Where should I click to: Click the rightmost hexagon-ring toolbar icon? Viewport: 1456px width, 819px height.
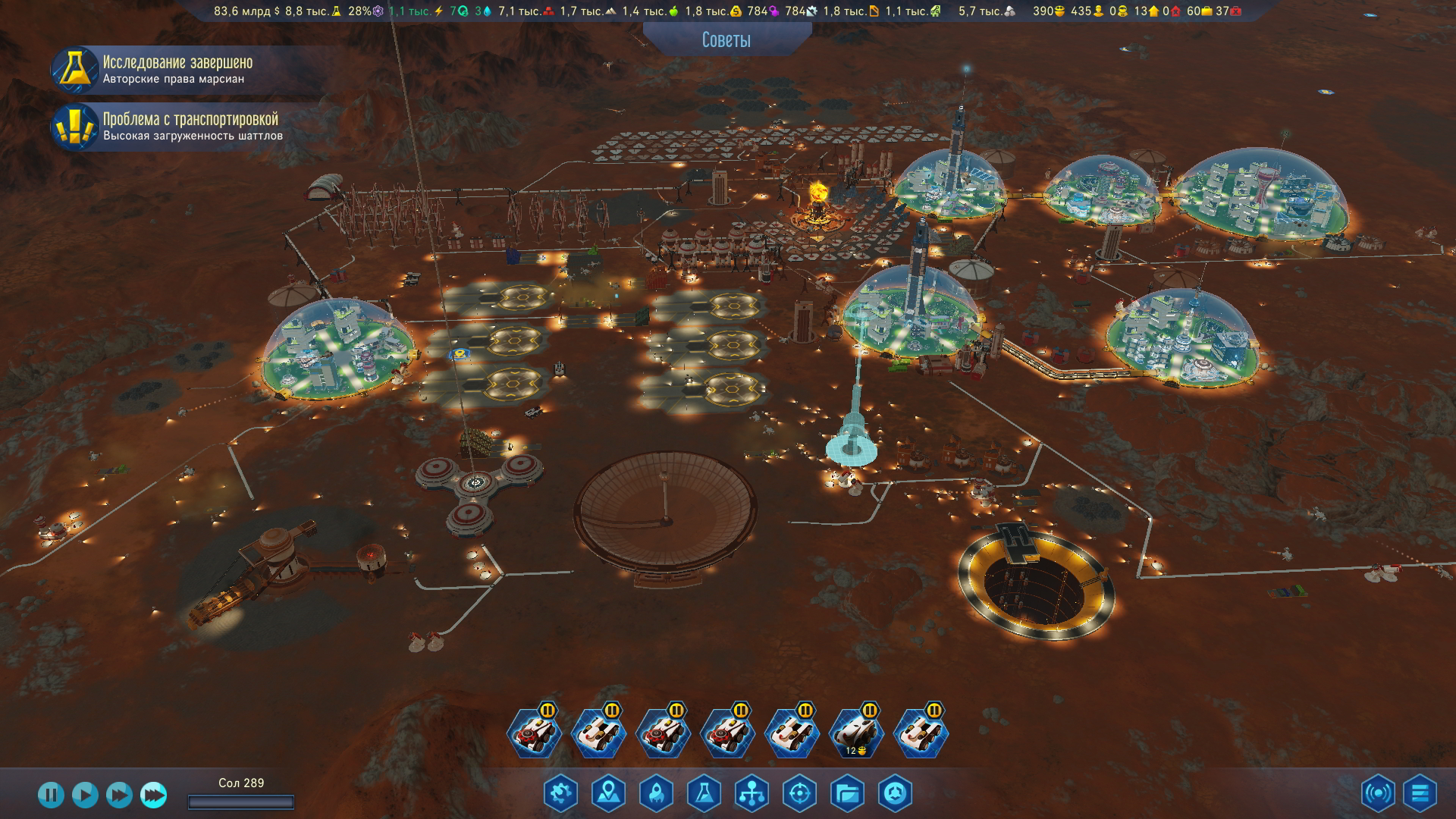click(x=895, y=794)
